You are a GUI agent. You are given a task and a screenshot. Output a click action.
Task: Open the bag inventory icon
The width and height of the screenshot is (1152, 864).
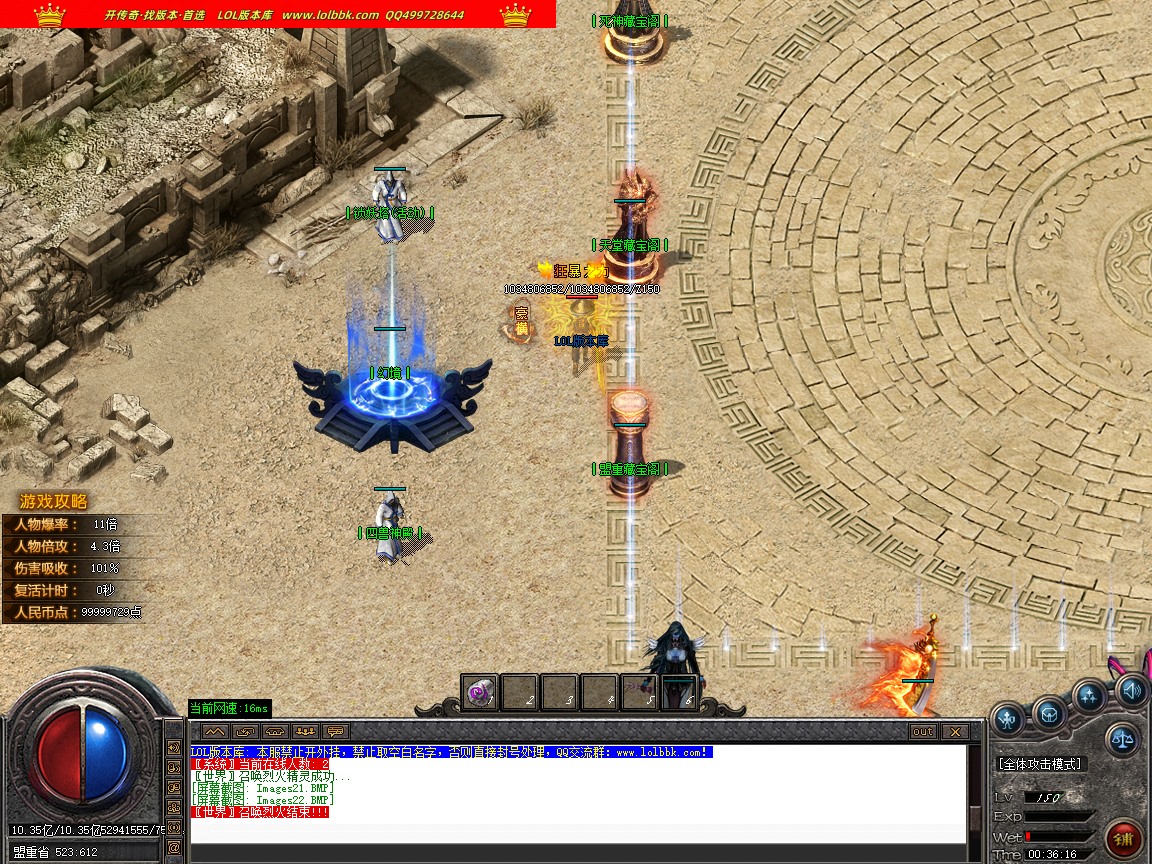[x=1048, y=712]
